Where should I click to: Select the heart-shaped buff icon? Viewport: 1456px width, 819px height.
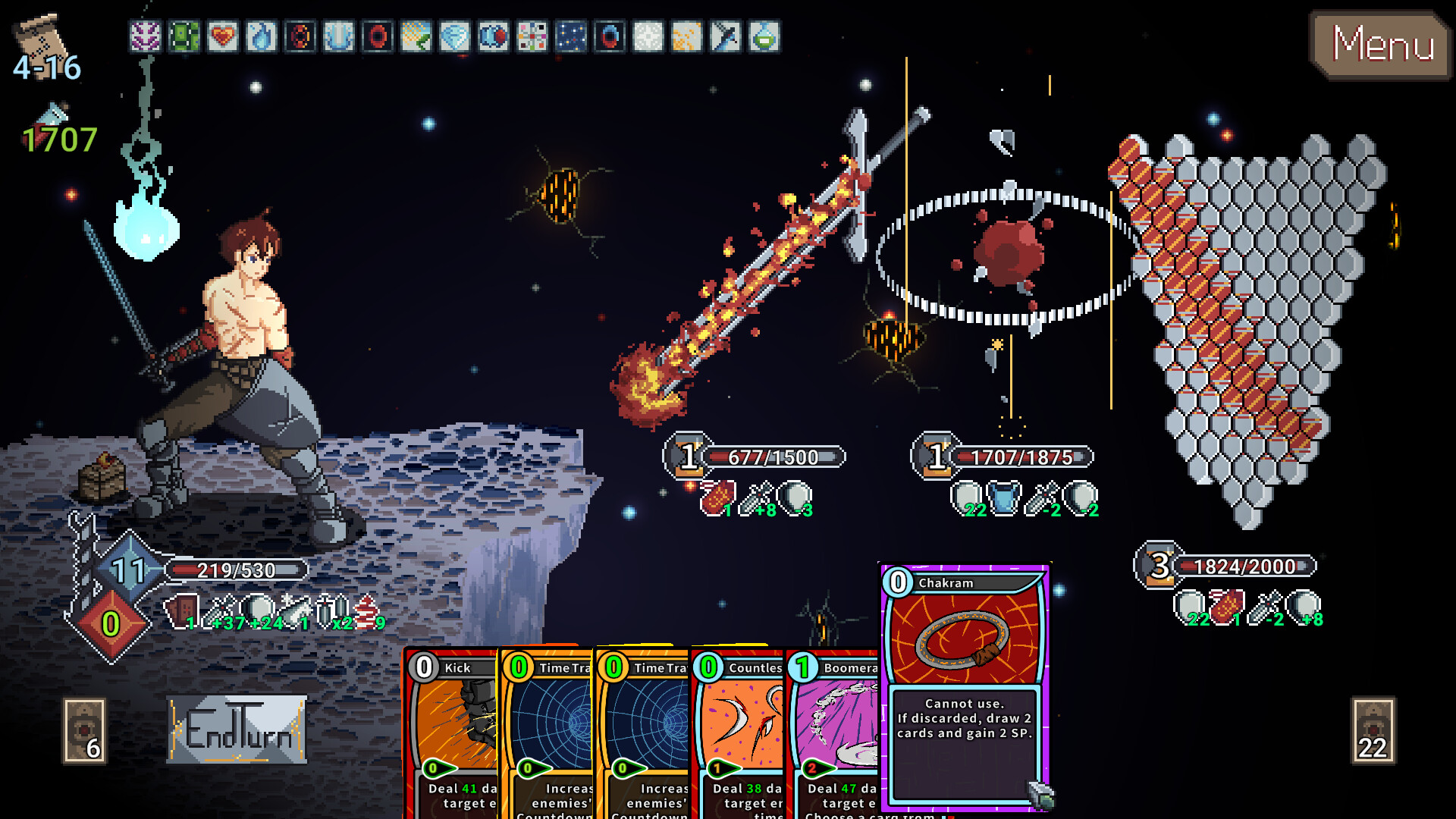(x=222, y=34)
